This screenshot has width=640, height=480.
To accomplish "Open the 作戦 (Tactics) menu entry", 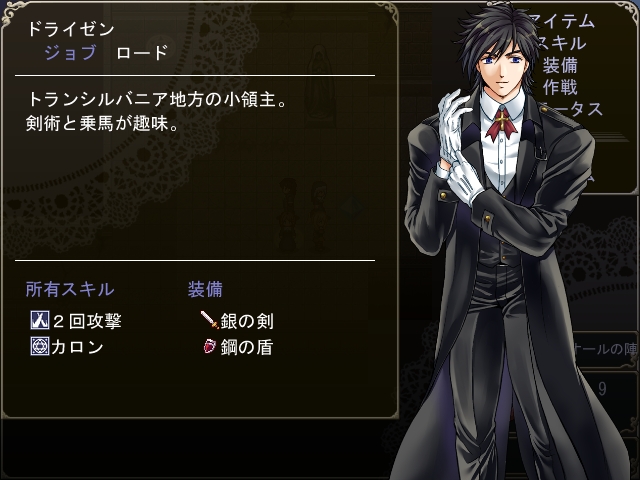I will click(560, 87).
